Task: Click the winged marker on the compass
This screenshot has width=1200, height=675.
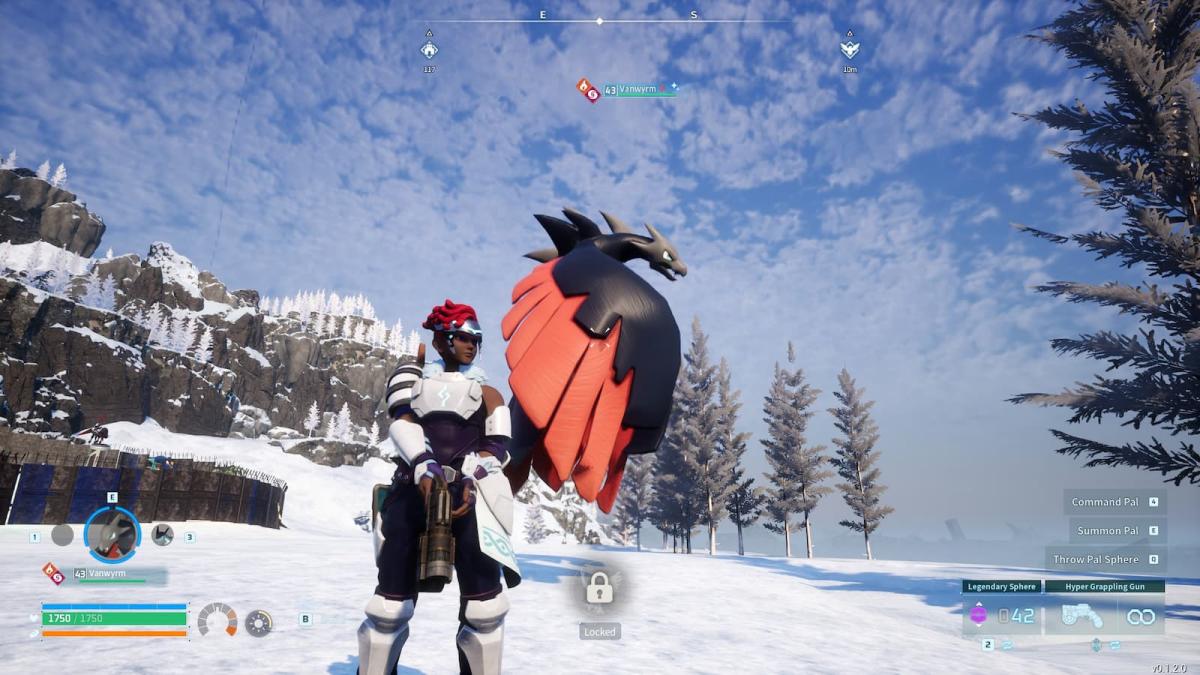Action: point(849,49)
